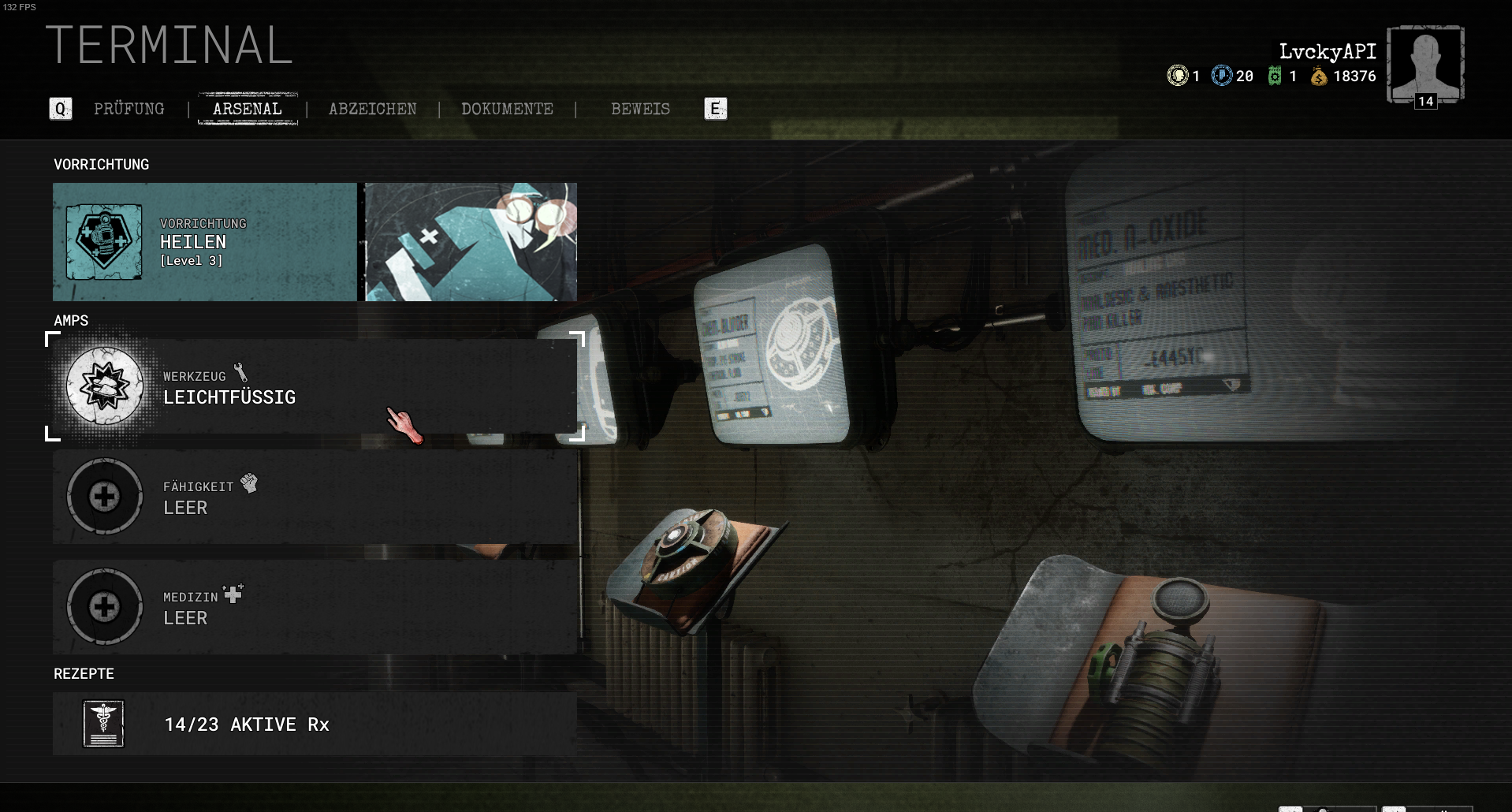This screenshot has height=812, width=1512.
Task: Switch to the Prüfung tab
Action: click(129, 109)
